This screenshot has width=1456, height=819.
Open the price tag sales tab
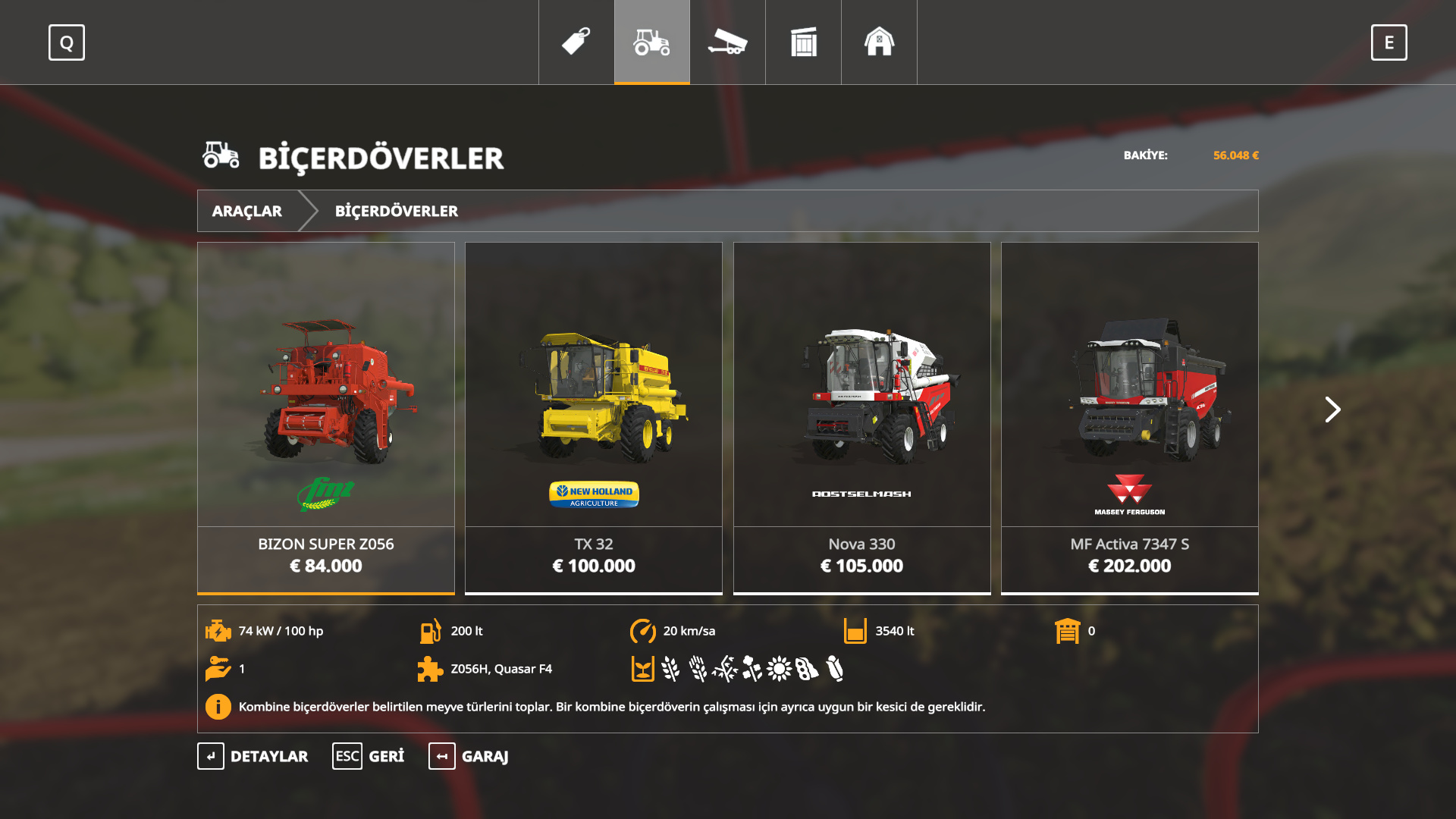tap(576, 42)
